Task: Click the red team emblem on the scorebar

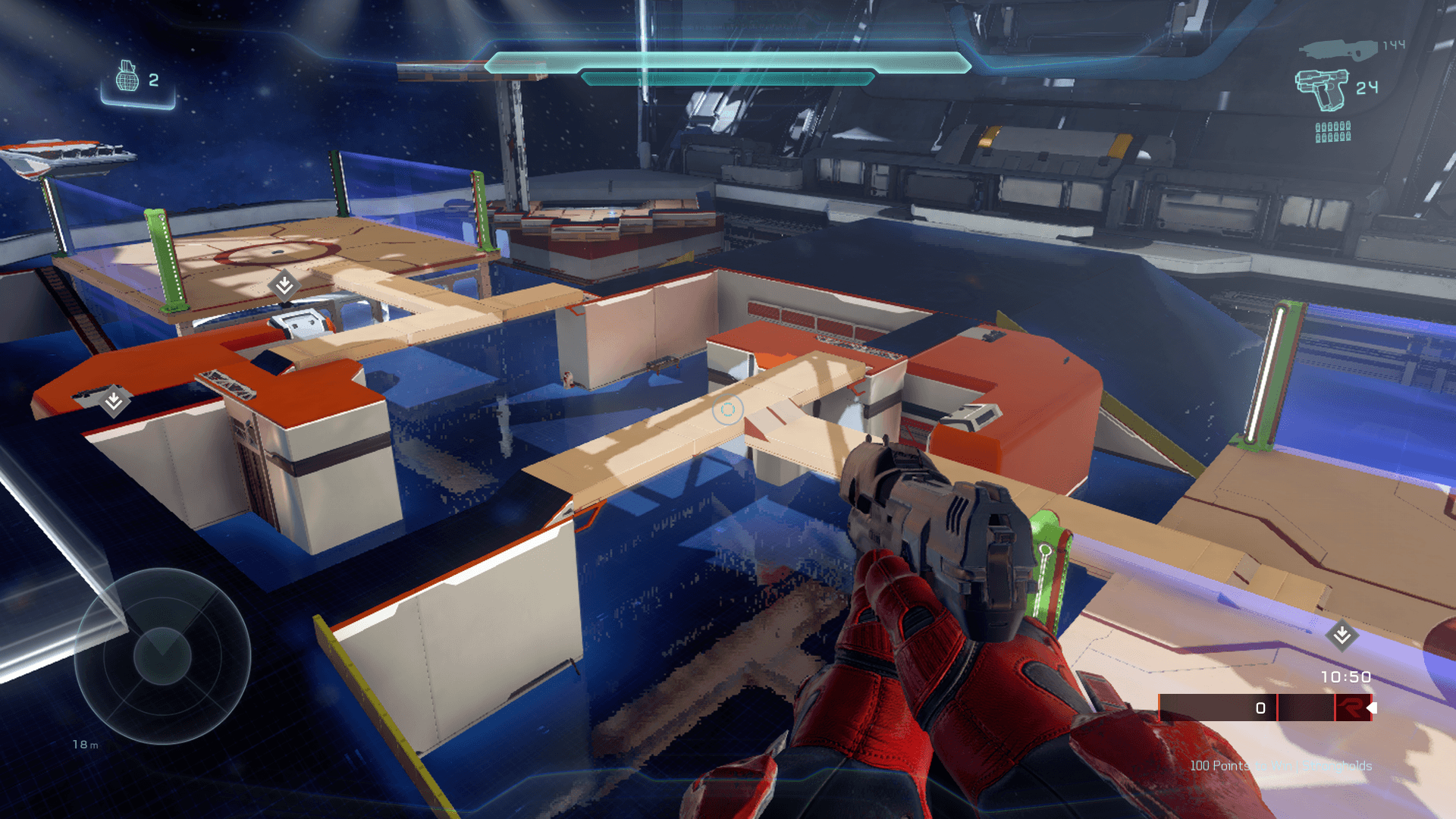Action: [1351, 708]
